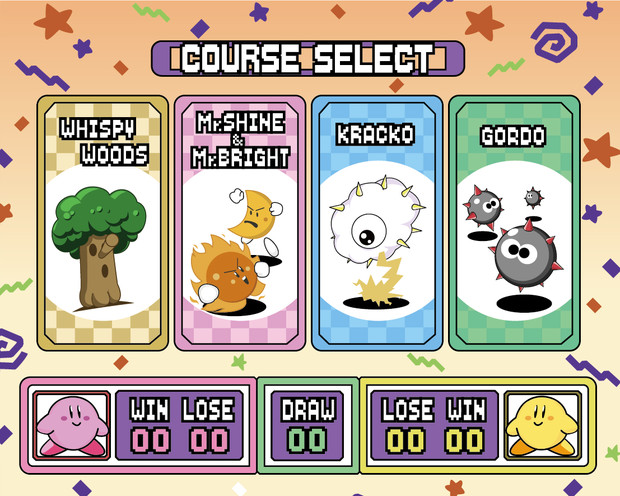The image size is (620, 496).
Task: Click the yellow Kirby player portrait
Action: pos(539,423)
